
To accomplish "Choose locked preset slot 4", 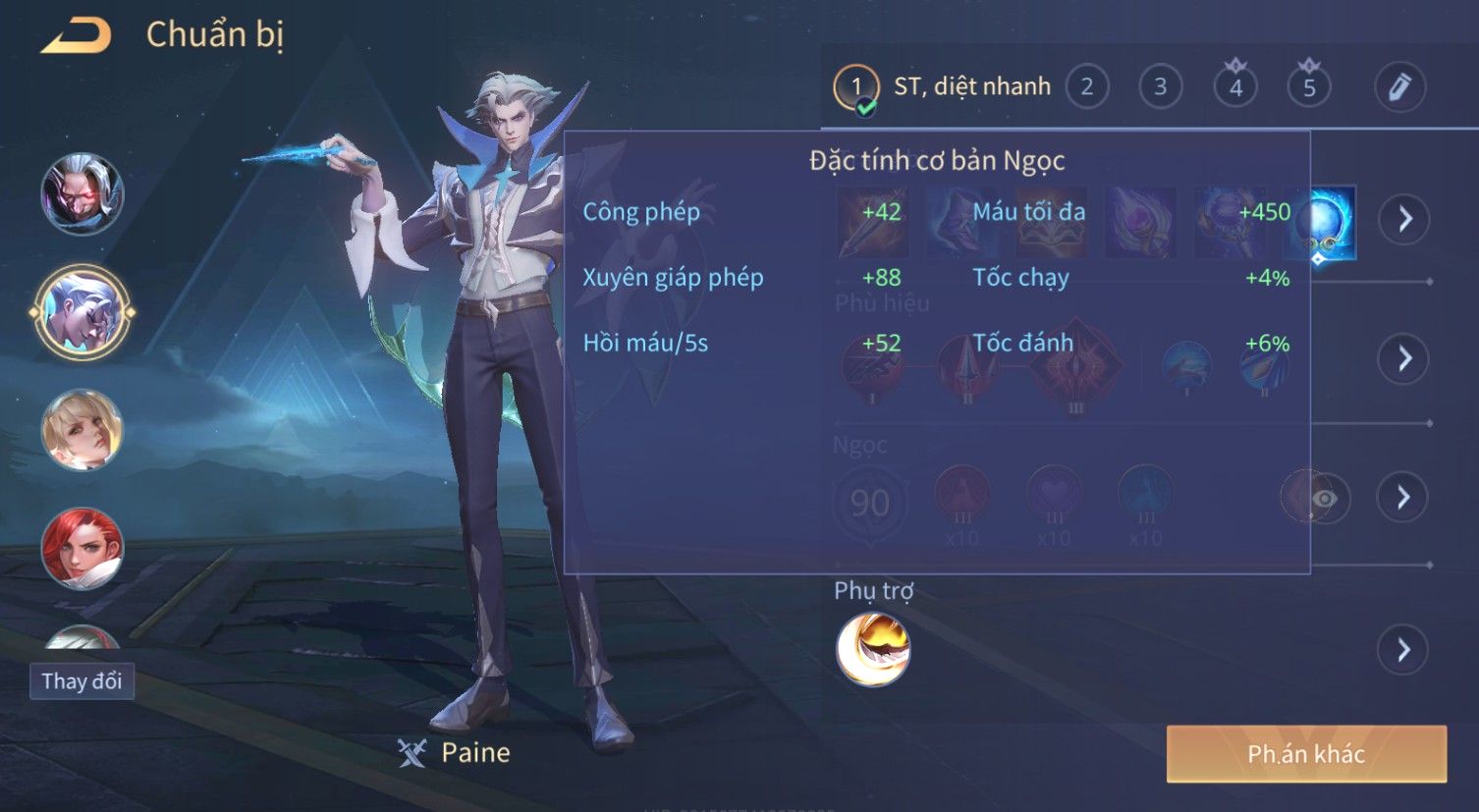I will 1235,87.
